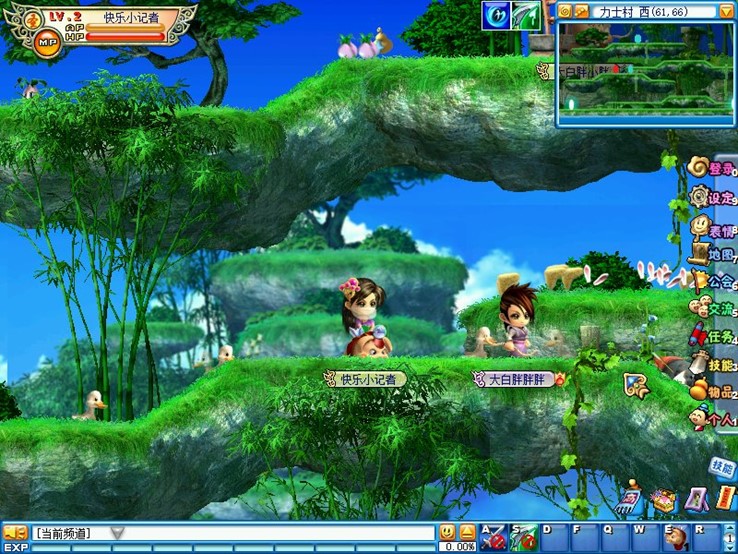Image resolution: width=738 pixels, height=554 pixels.
Task: Open the chat channel dropdown arrow
Action: (x=117, y=533)
